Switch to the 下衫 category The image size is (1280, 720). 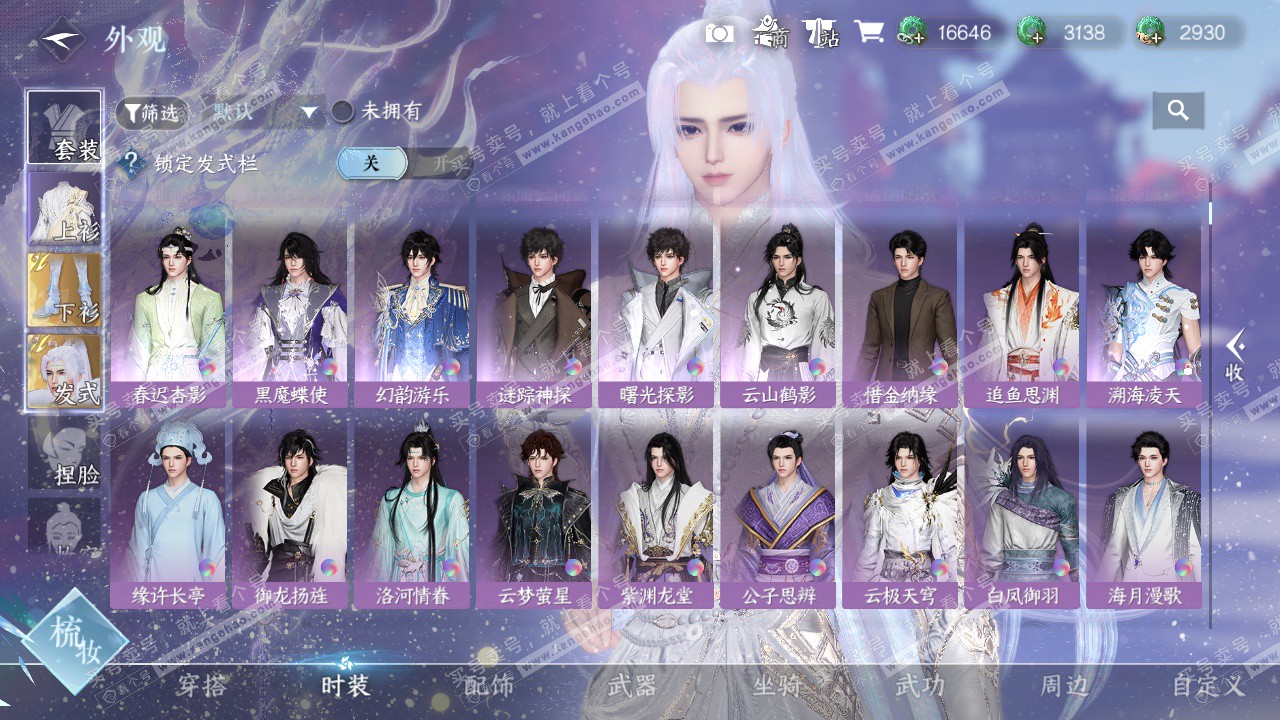(65, 290)
